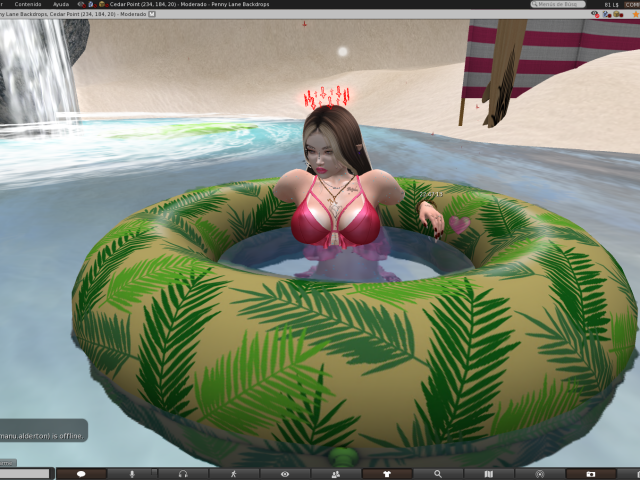
Task: Toggle the microphone voice button
Action: pos(132,474)
